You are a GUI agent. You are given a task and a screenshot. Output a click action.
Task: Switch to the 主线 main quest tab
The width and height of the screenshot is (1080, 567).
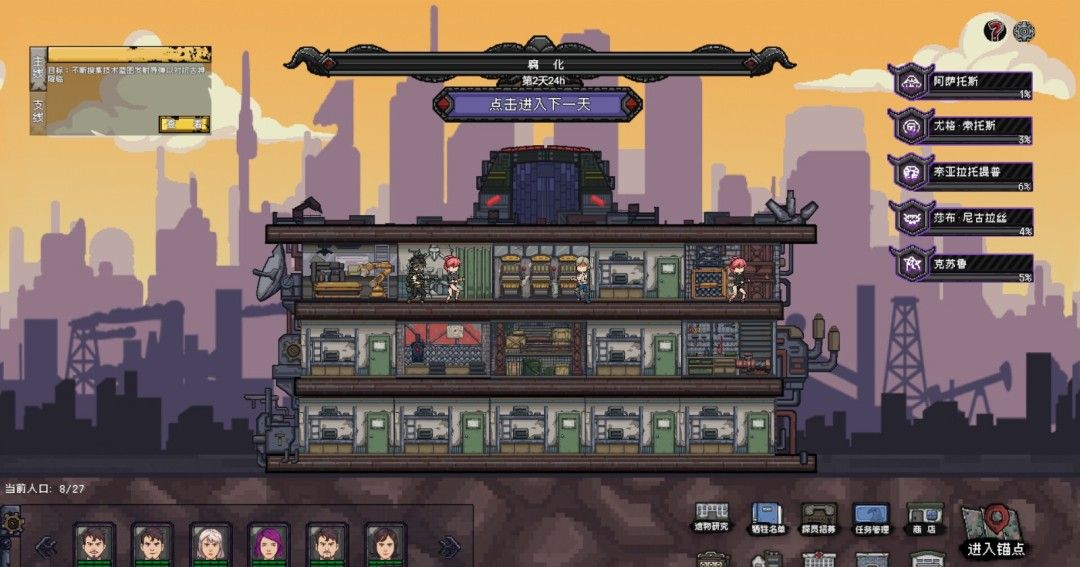[38, 68]
